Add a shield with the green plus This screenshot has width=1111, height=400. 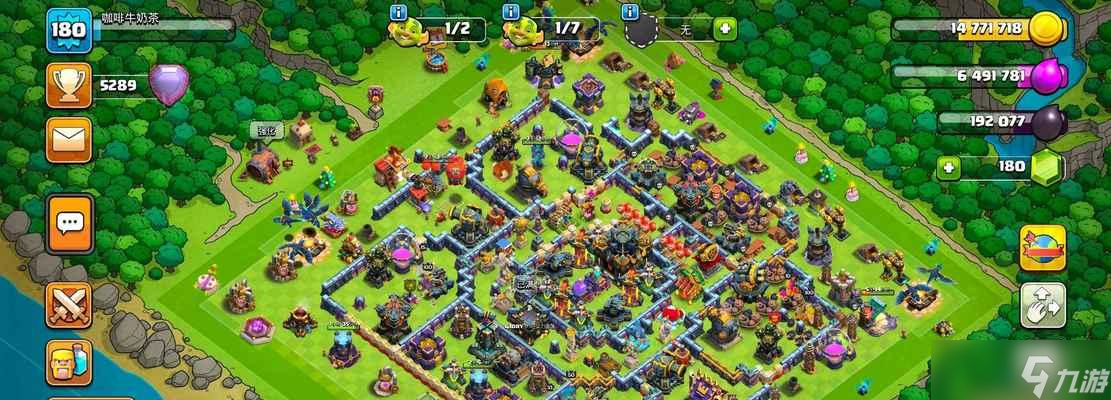[724, 29]
